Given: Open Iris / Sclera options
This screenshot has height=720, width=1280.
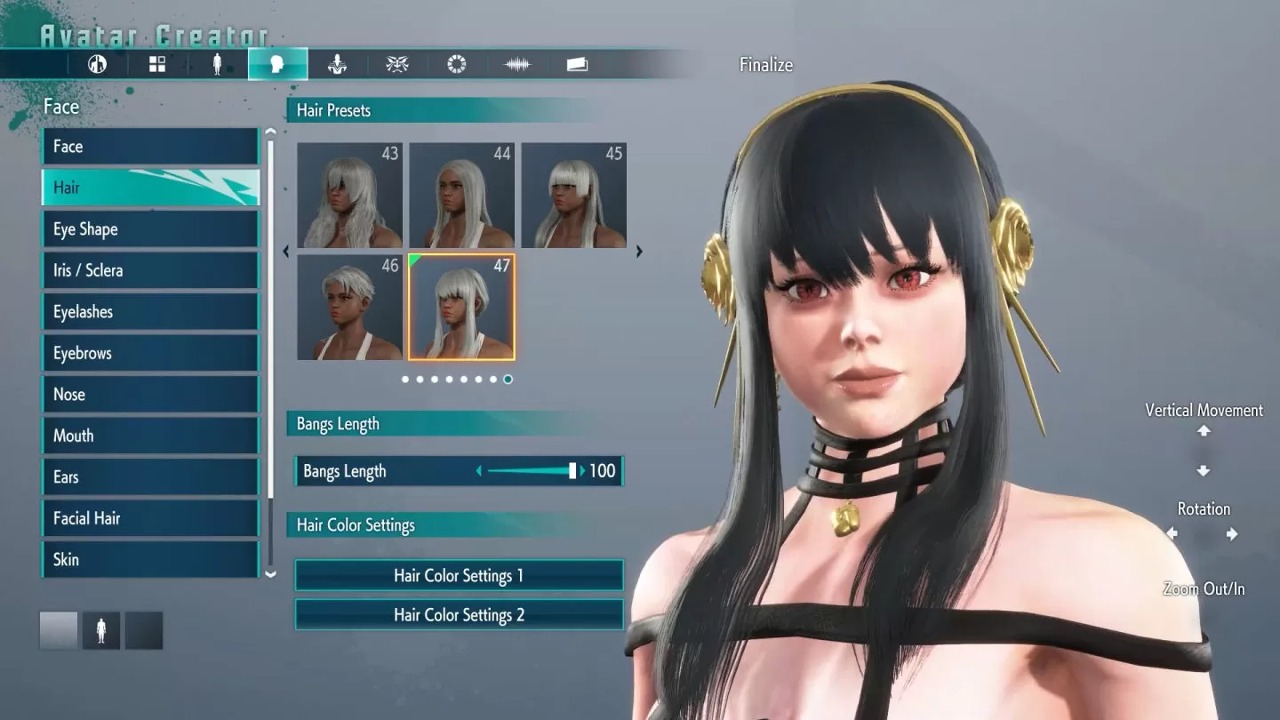Looking at the screenshot, I should click(x=150, y=271).
